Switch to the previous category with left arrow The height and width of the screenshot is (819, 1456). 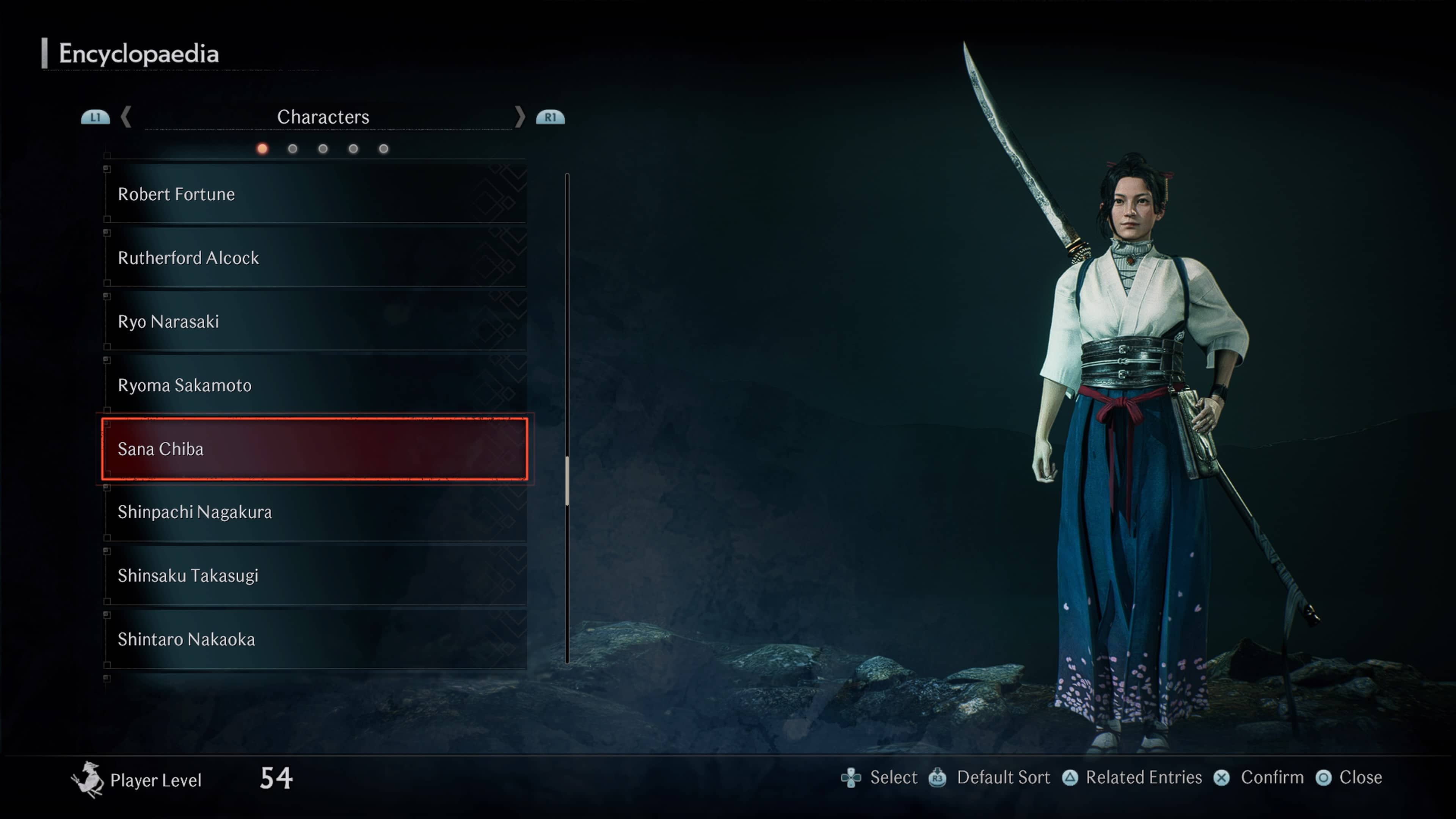pos(126,117)
